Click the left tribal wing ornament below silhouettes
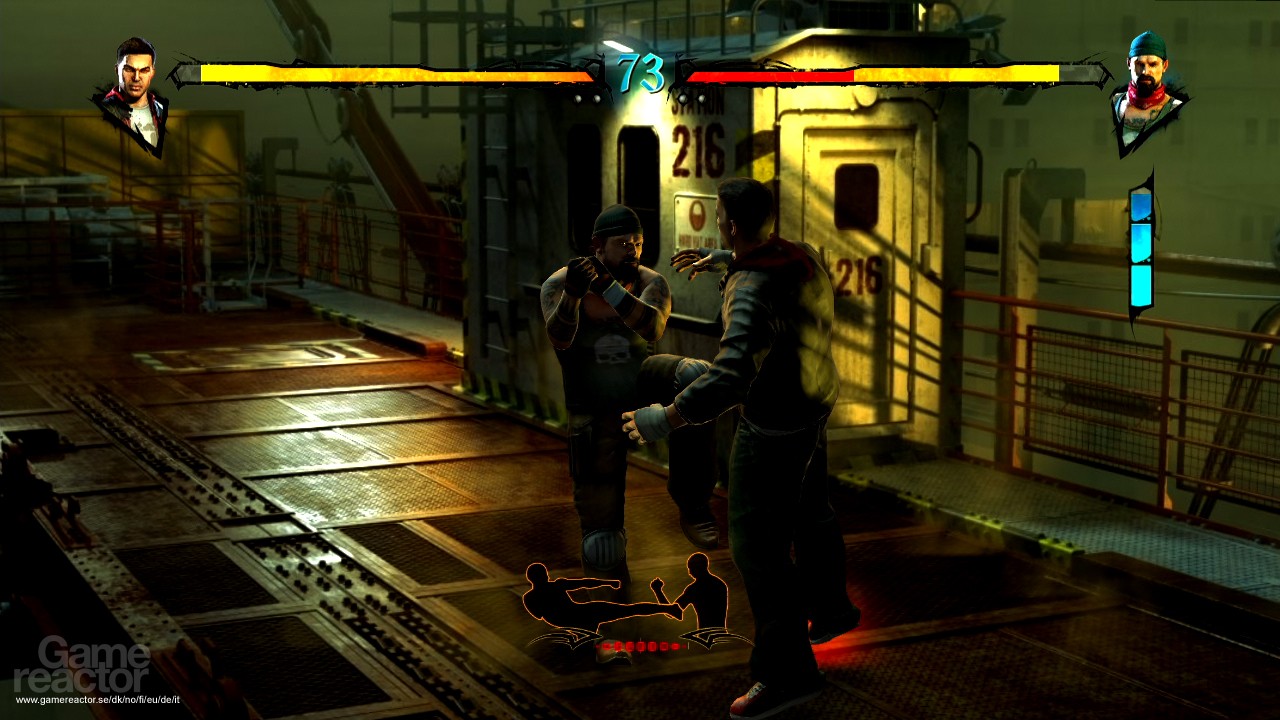The width and height of the screenshot is (1280, 720). pos(566,640)
